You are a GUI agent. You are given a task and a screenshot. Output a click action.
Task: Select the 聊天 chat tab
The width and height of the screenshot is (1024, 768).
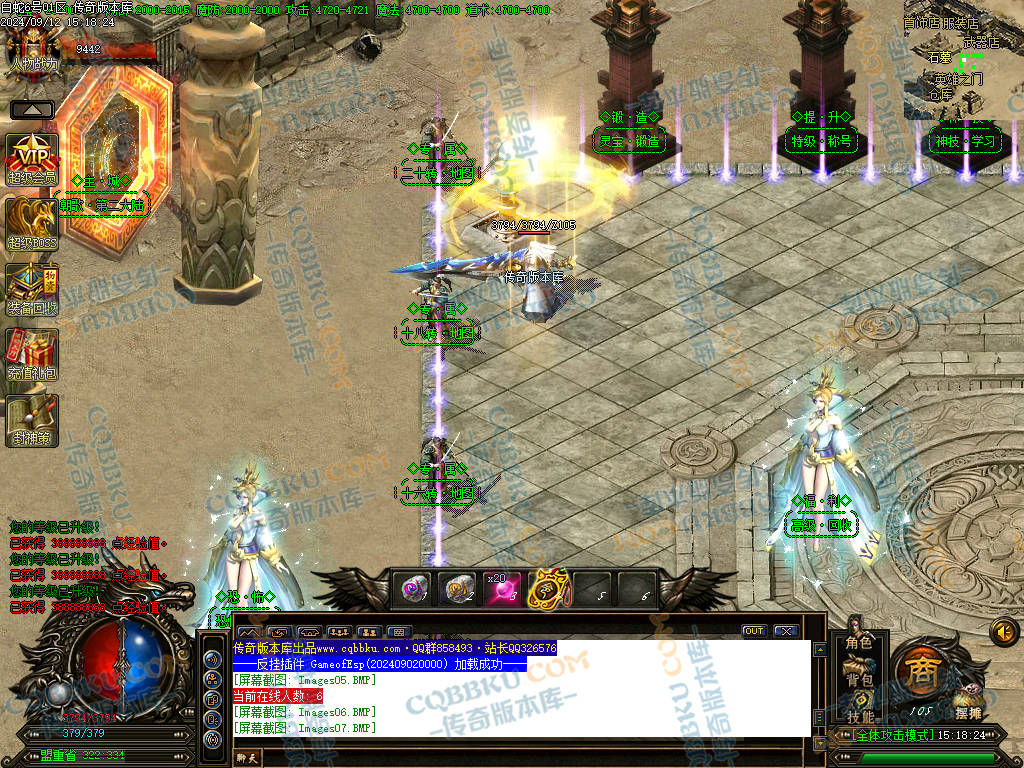pos(247,759)
